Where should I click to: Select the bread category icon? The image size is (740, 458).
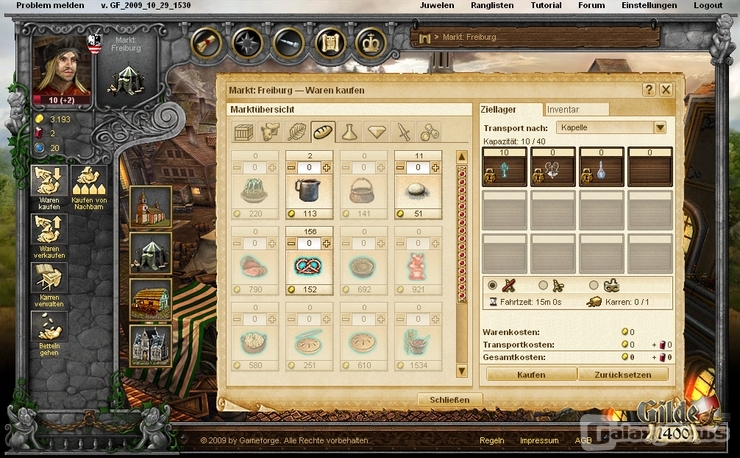[x=323, y=131]
